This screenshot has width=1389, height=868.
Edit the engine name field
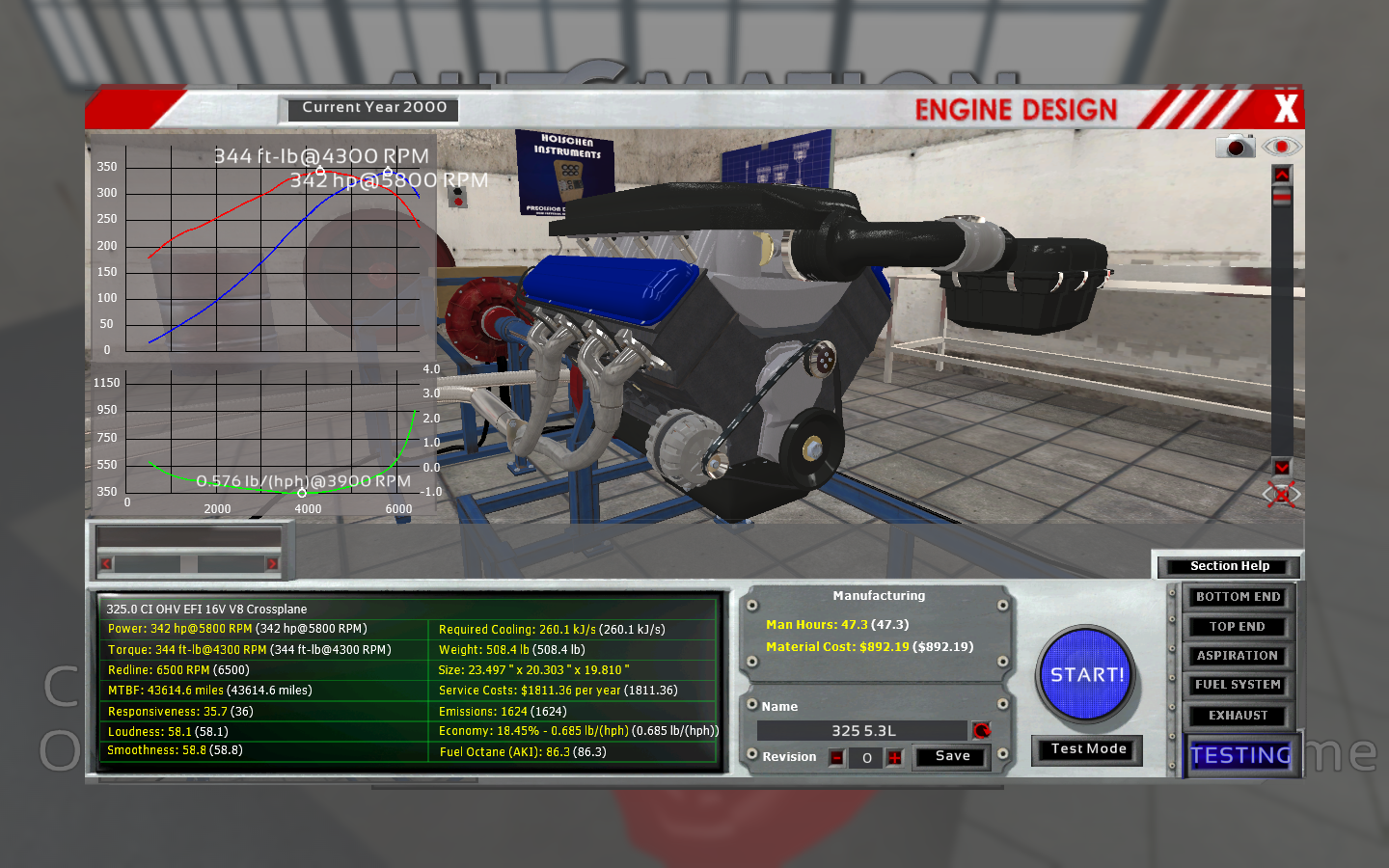coord(862,731)
